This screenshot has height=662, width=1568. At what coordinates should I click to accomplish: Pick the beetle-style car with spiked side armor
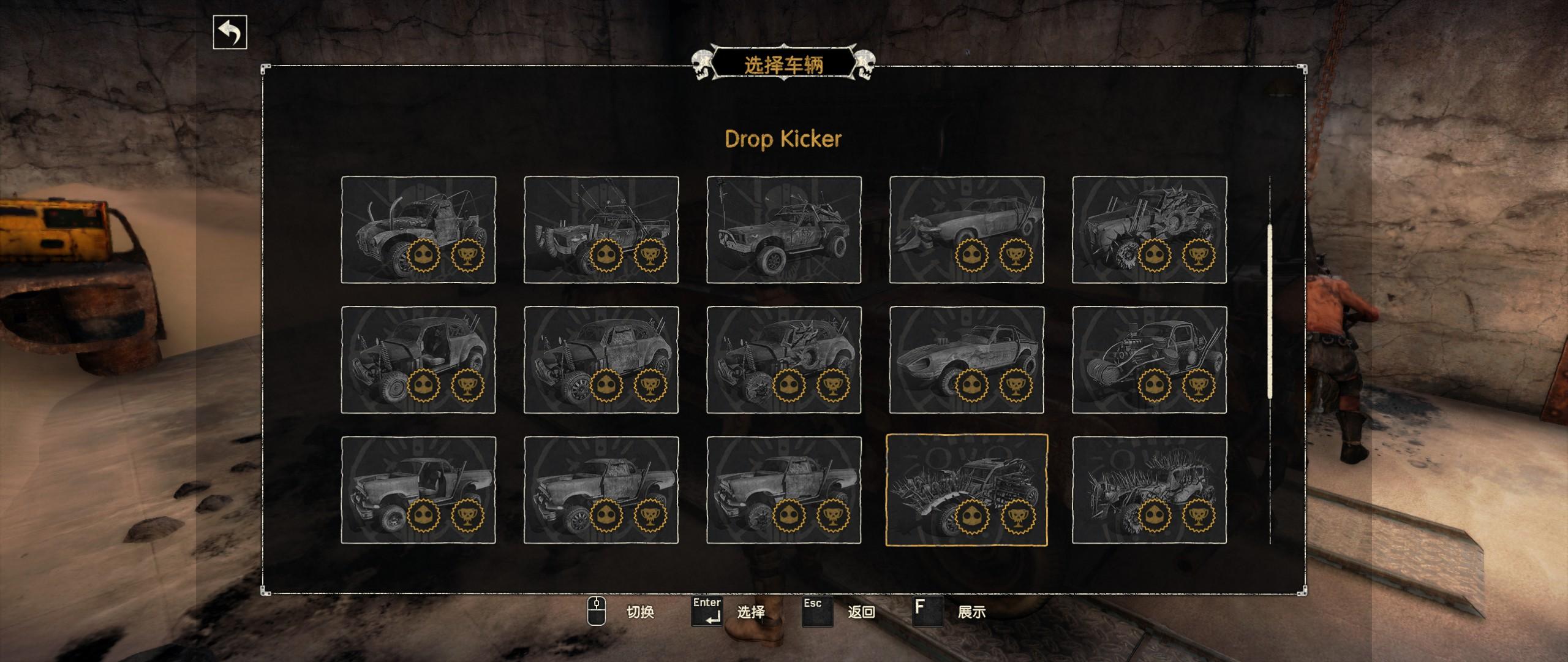click(783, 360)
